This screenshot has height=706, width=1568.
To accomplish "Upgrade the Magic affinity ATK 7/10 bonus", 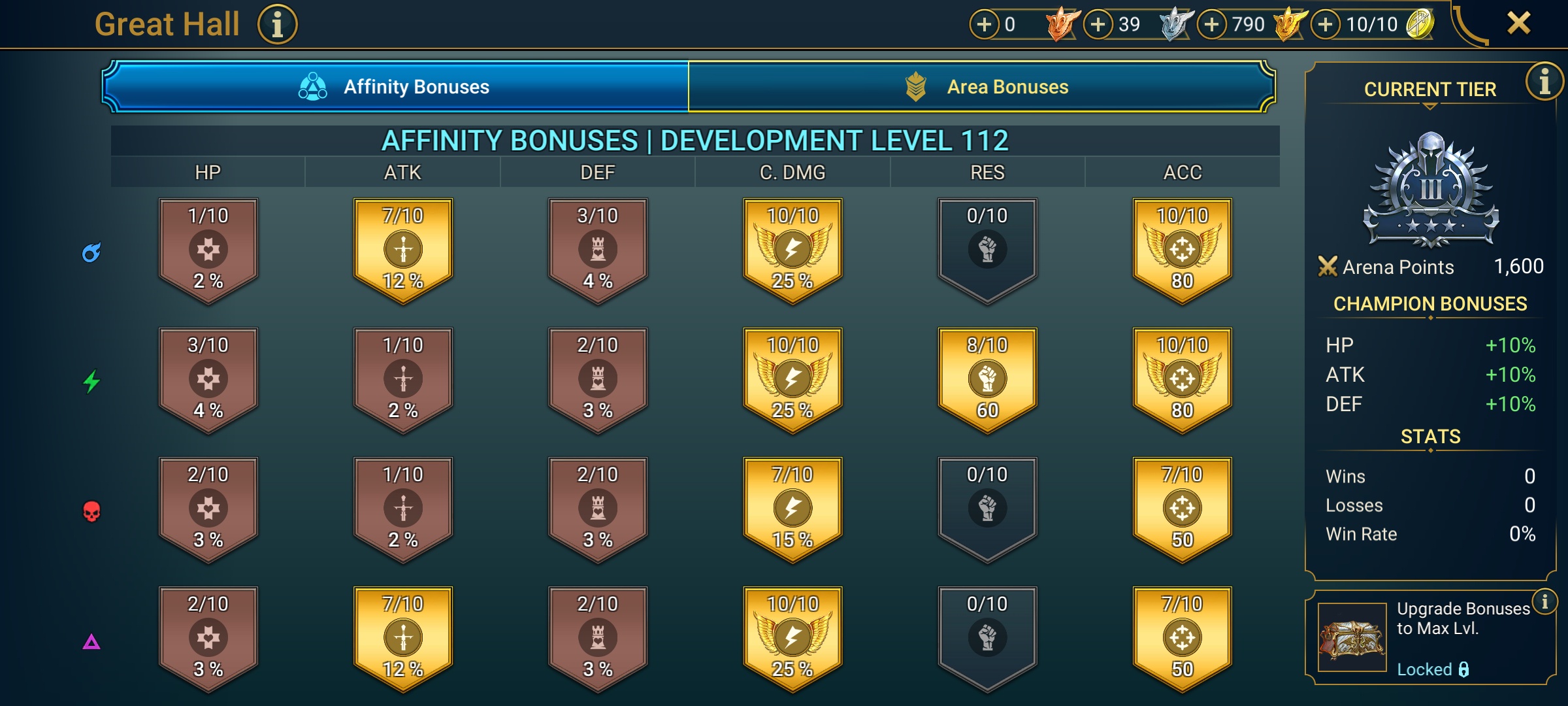I will point(403,249).
